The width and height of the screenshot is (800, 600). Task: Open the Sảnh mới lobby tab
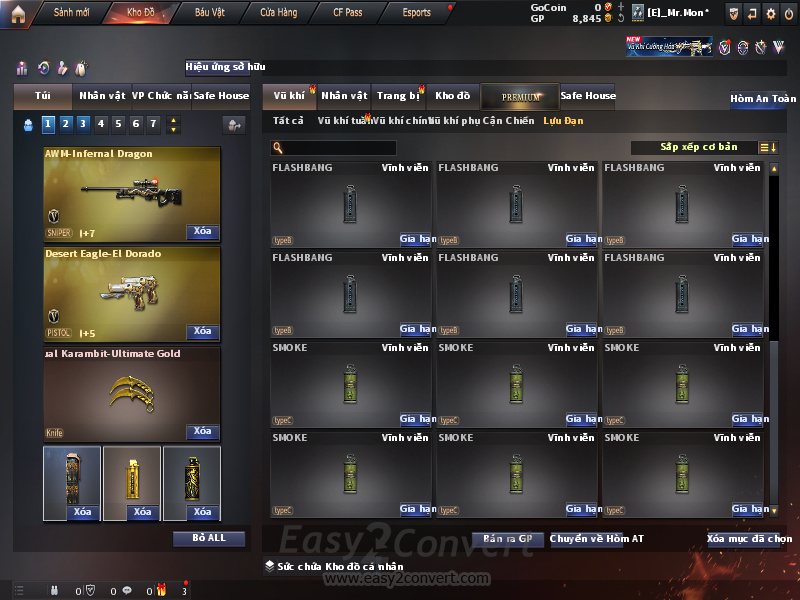[x=71, y=13]
